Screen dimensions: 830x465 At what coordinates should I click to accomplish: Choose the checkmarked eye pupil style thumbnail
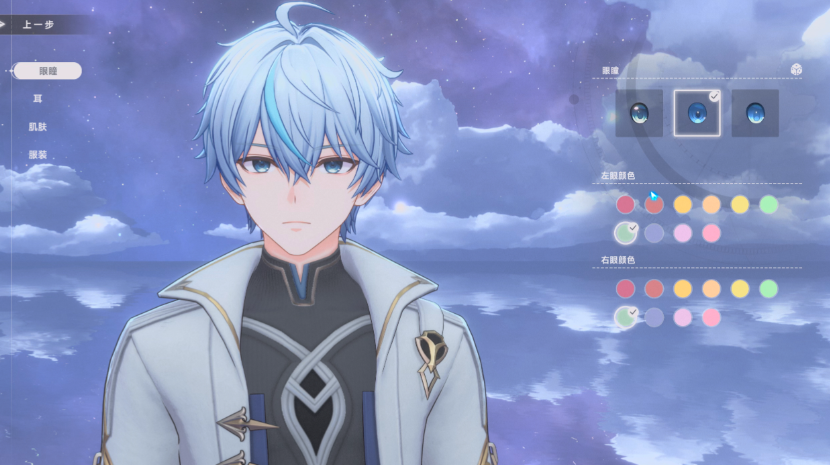696,112
